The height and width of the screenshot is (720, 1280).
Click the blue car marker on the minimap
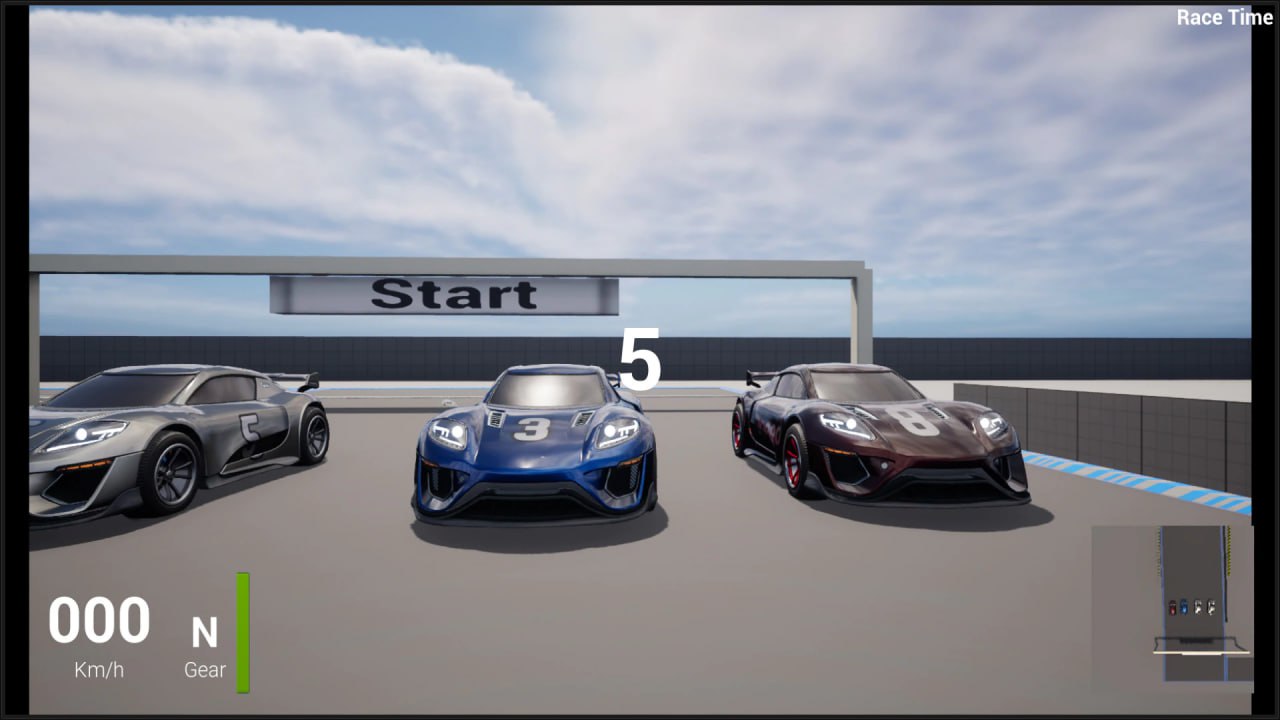pyautogui.click(x=1184, y=607)
